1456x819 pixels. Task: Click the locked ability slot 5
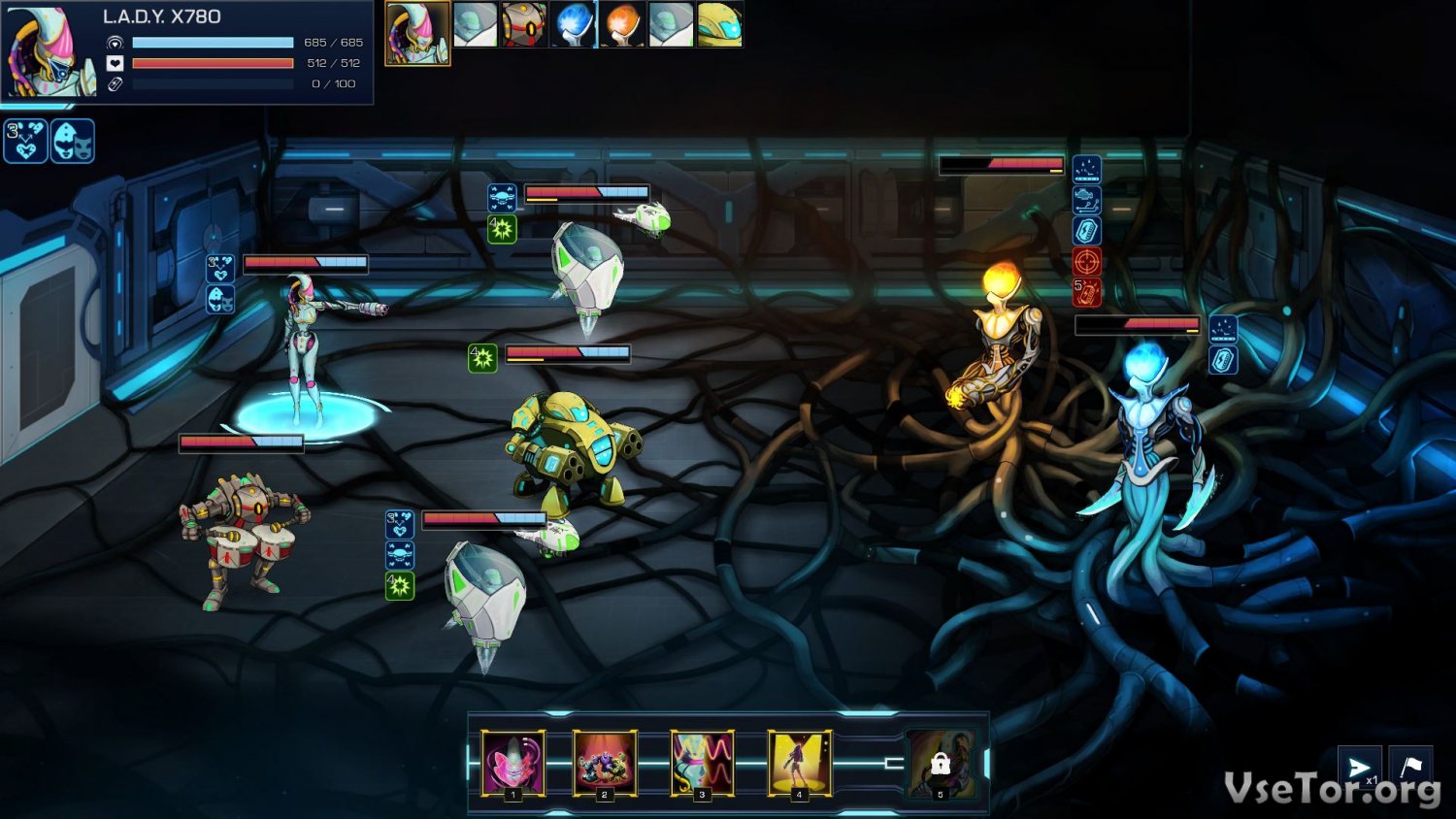[x=940, y=764]
